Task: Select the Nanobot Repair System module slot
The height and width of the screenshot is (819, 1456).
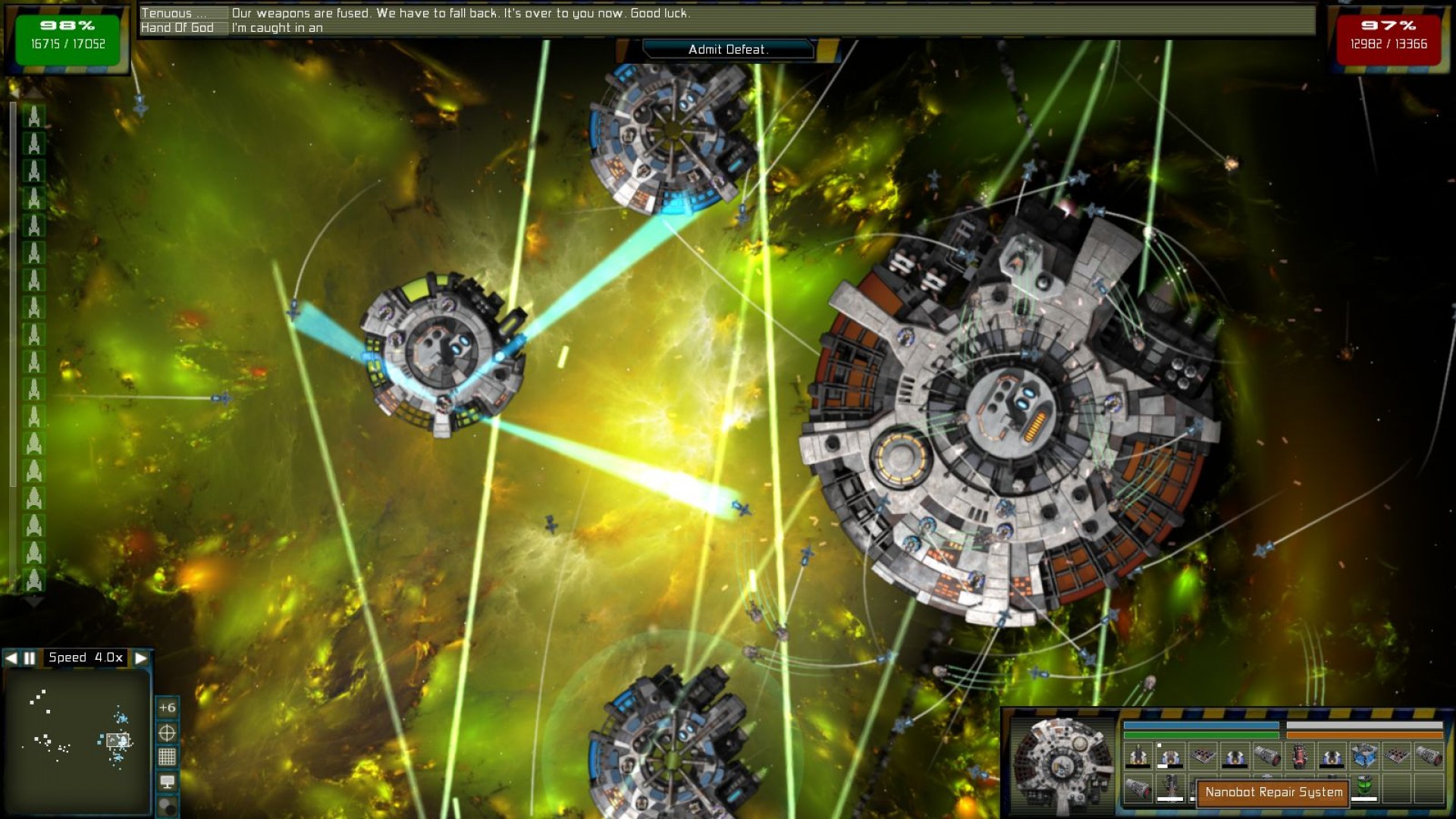Action: (1272, 794)
